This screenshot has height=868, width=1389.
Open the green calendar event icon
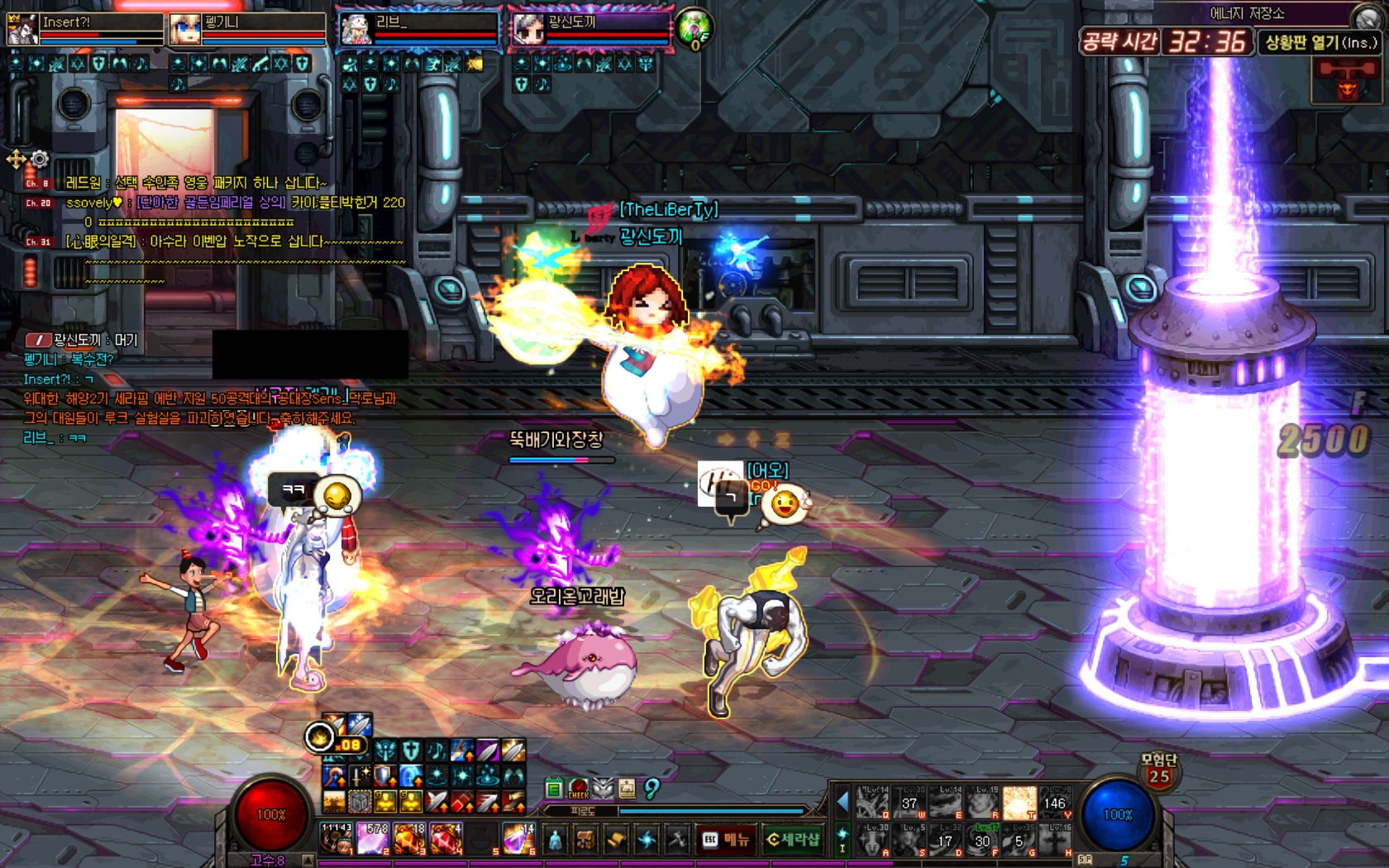point(554,788)
